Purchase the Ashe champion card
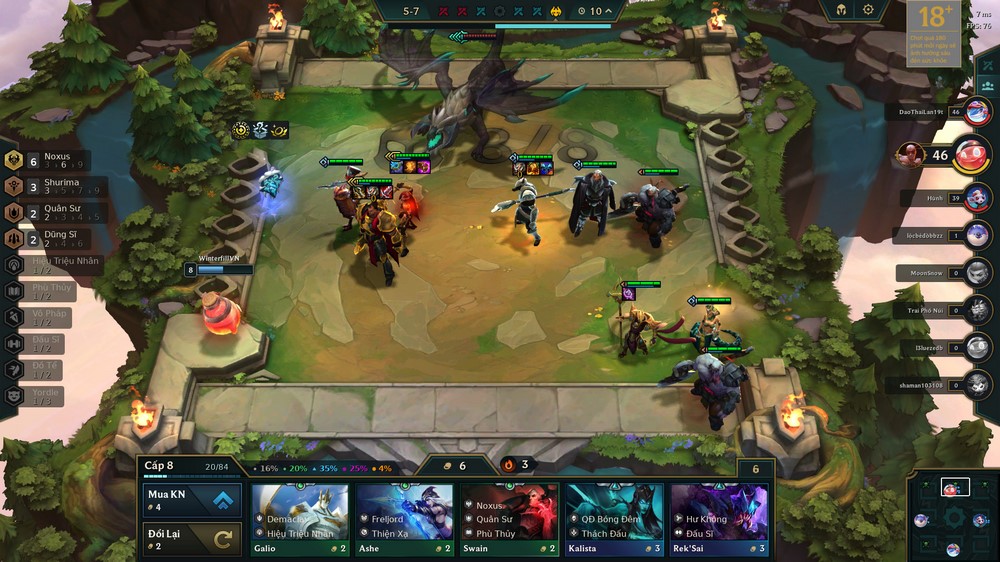Image resolution: width=1000 pixels, height=562 pixels. coord(404,518)
